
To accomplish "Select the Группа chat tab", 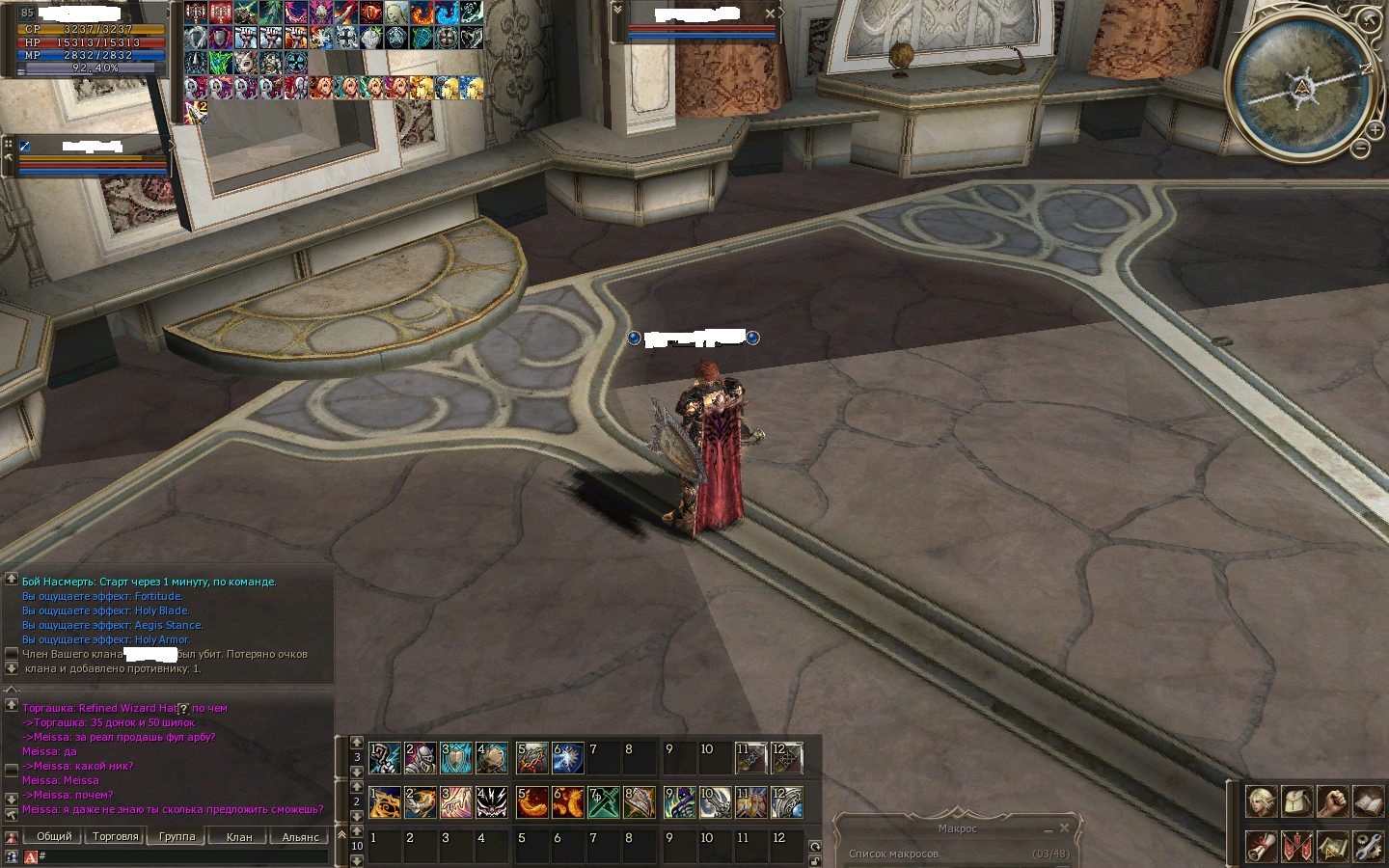I will 177,836.
